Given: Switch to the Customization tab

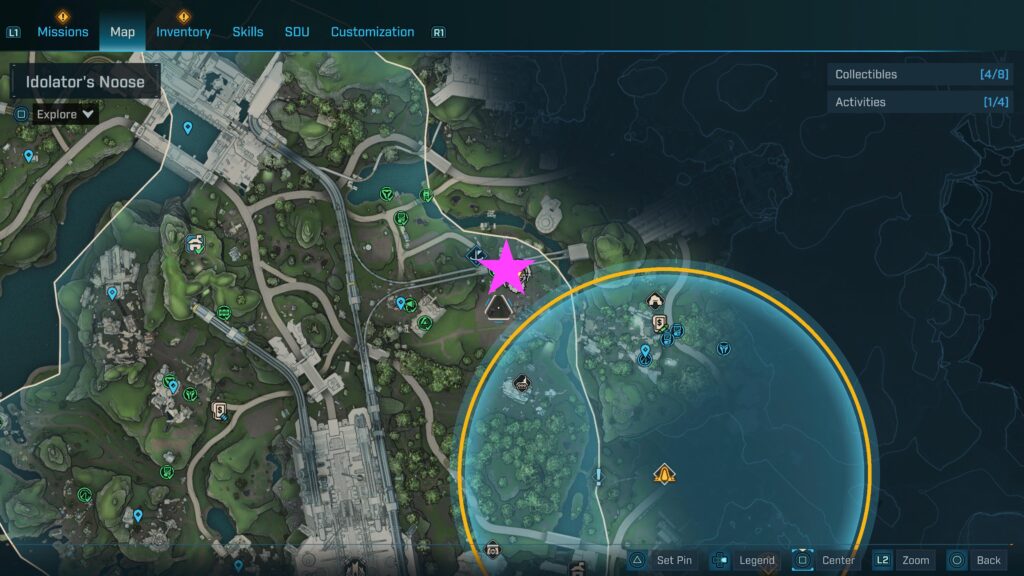Looking at the screenshot, I should click(x=372, y=32).
